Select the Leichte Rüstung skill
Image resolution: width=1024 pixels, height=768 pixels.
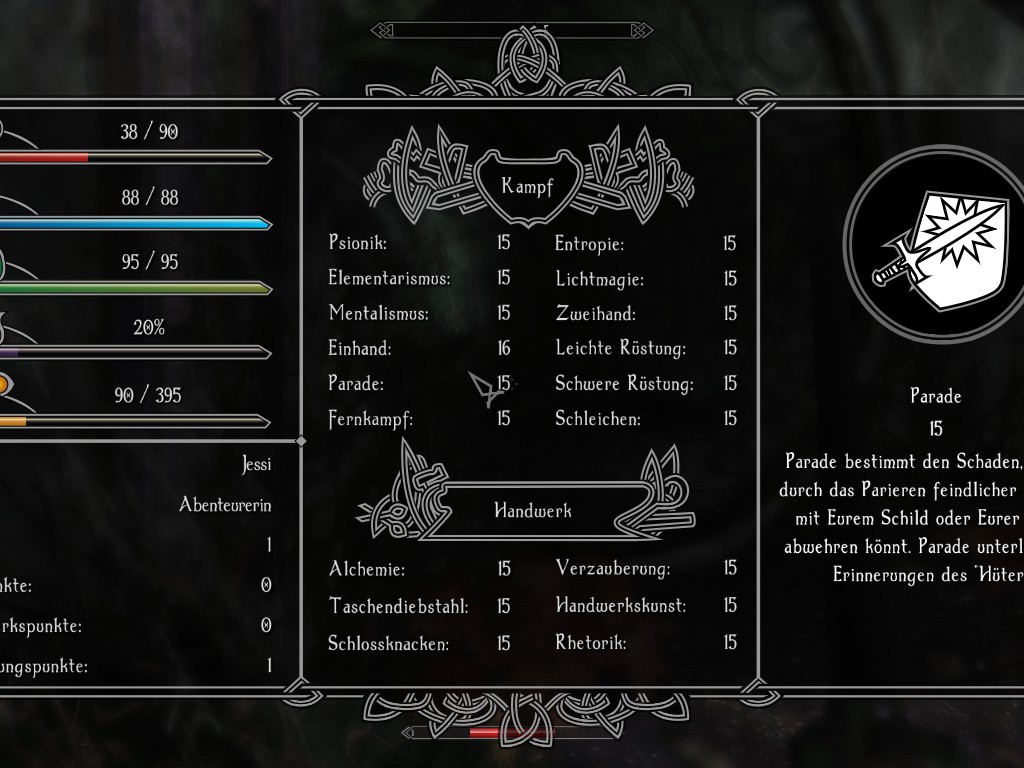[x=620, y=348]
